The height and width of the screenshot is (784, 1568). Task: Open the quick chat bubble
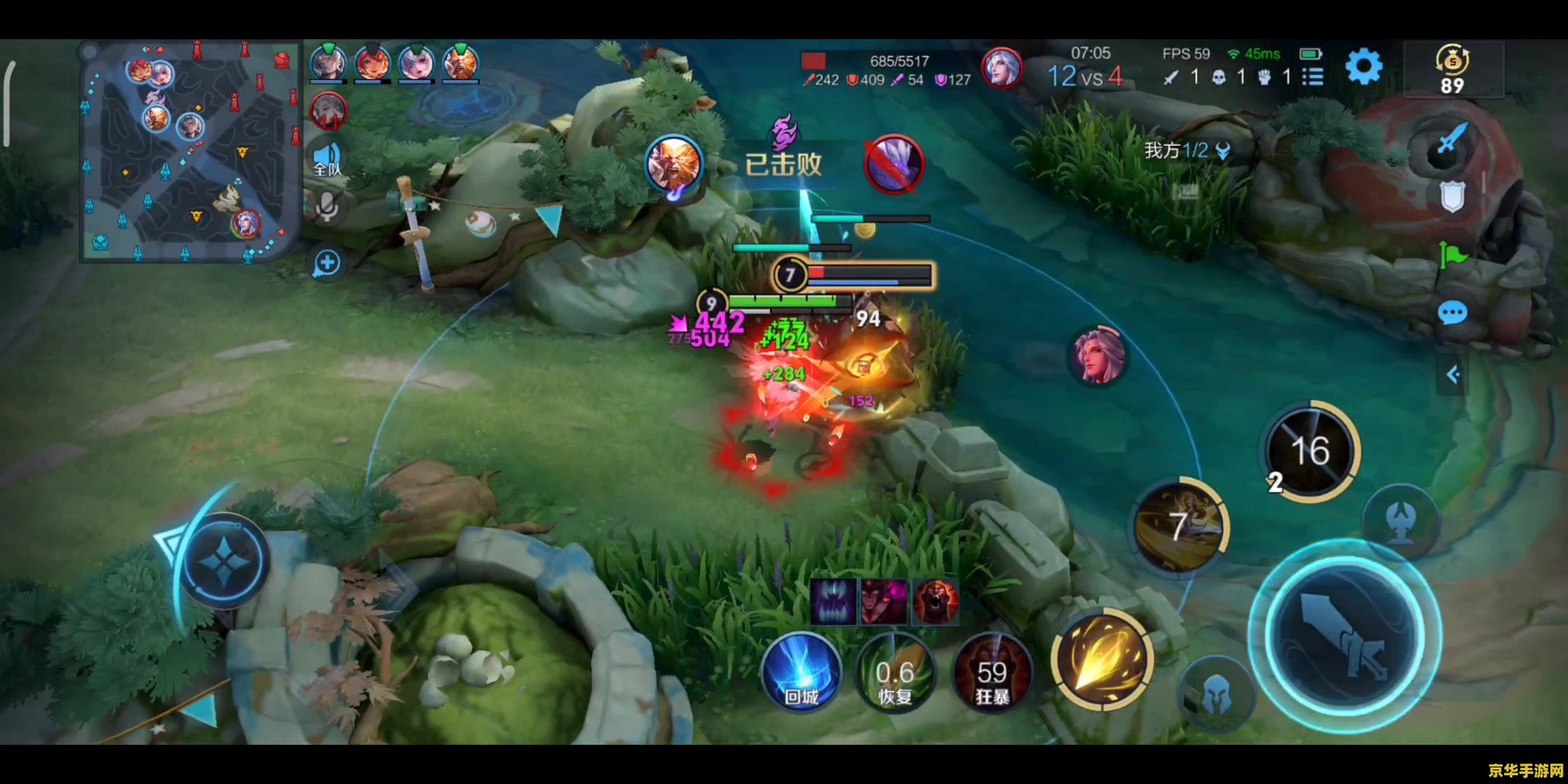[x=1452, y=314]
